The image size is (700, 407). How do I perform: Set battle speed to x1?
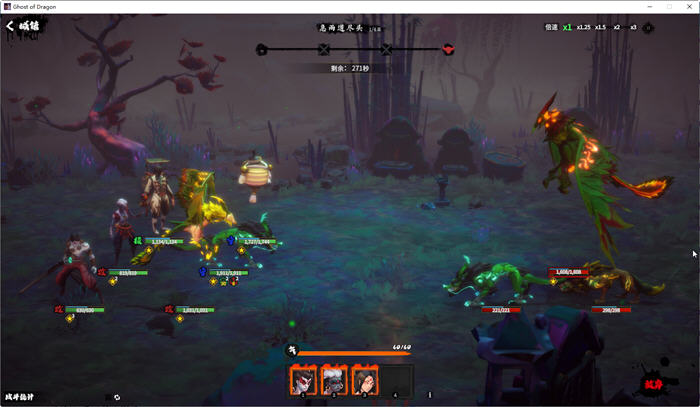tap(568, 27)
